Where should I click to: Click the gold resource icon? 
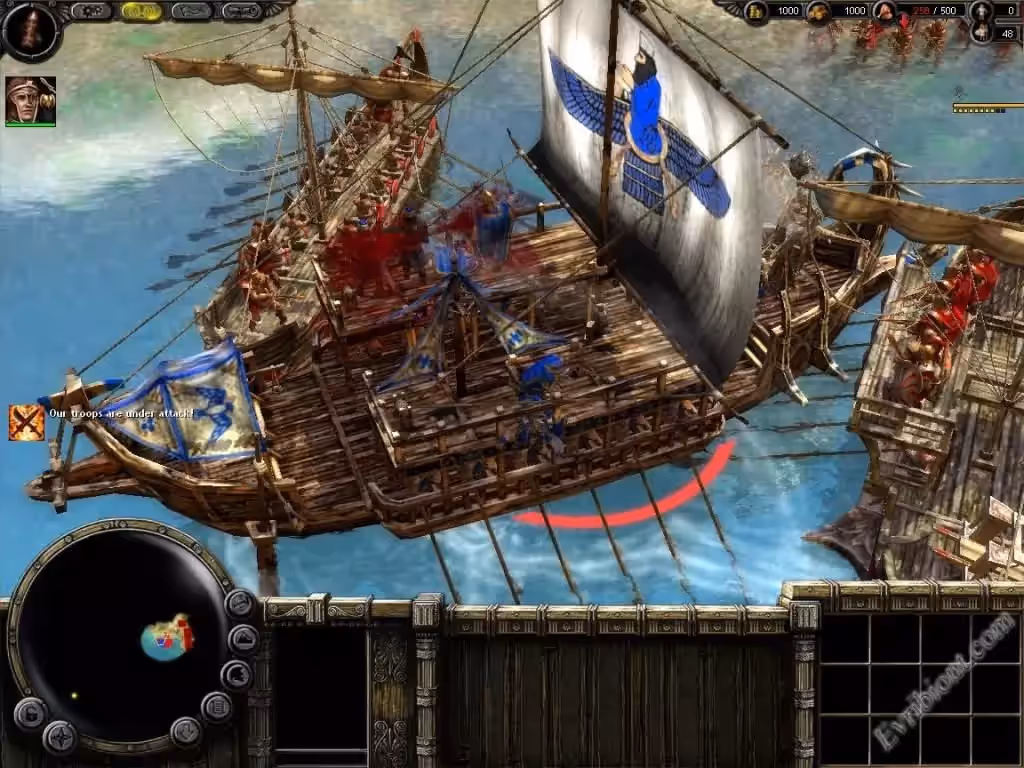(756, 11)
